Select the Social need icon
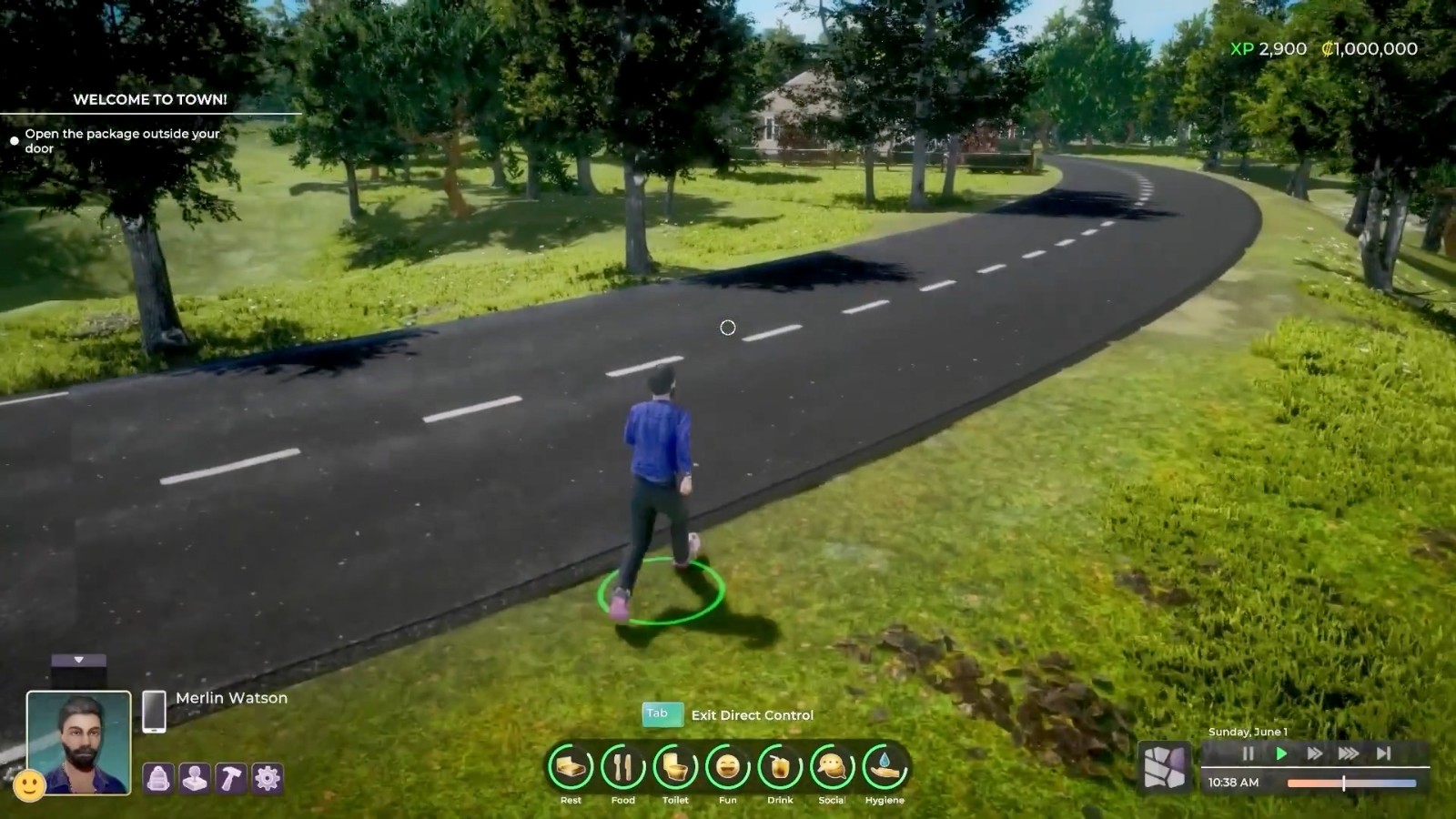The width and height of the screenshot is (1456, 819). [x=832, y=768]
